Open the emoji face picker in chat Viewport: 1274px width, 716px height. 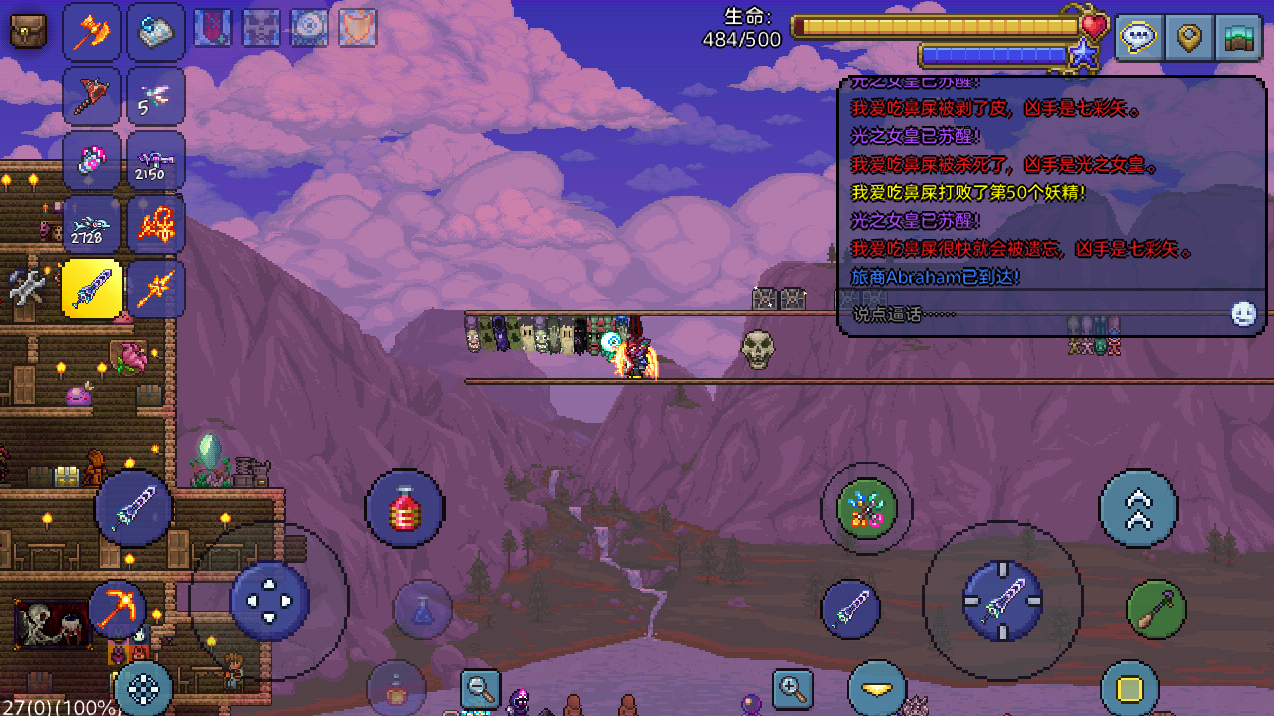tap(1243, 314)
